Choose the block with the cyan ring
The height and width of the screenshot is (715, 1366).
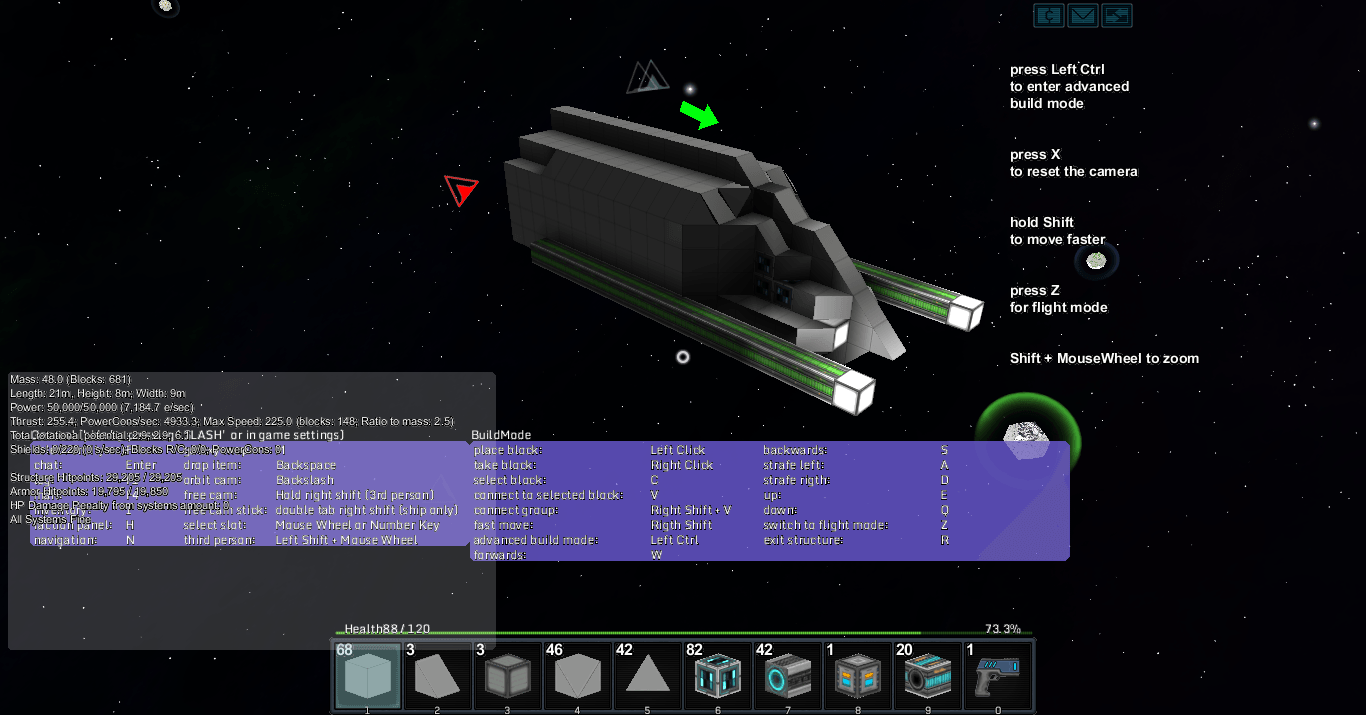pyautogui.click(x=787, y=675)
